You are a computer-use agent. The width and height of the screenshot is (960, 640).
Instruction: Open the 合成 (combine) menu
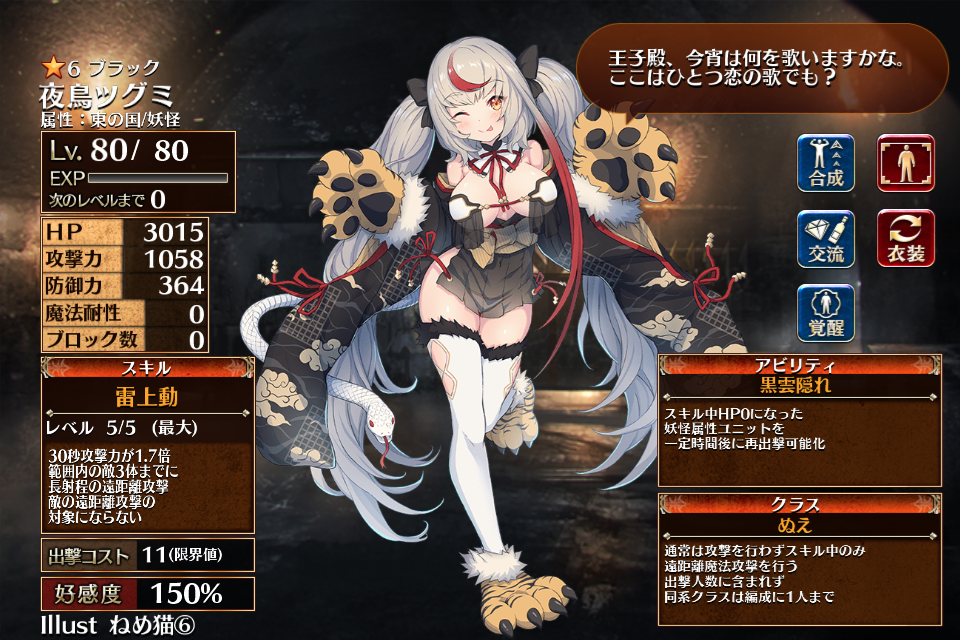(826, 163)
